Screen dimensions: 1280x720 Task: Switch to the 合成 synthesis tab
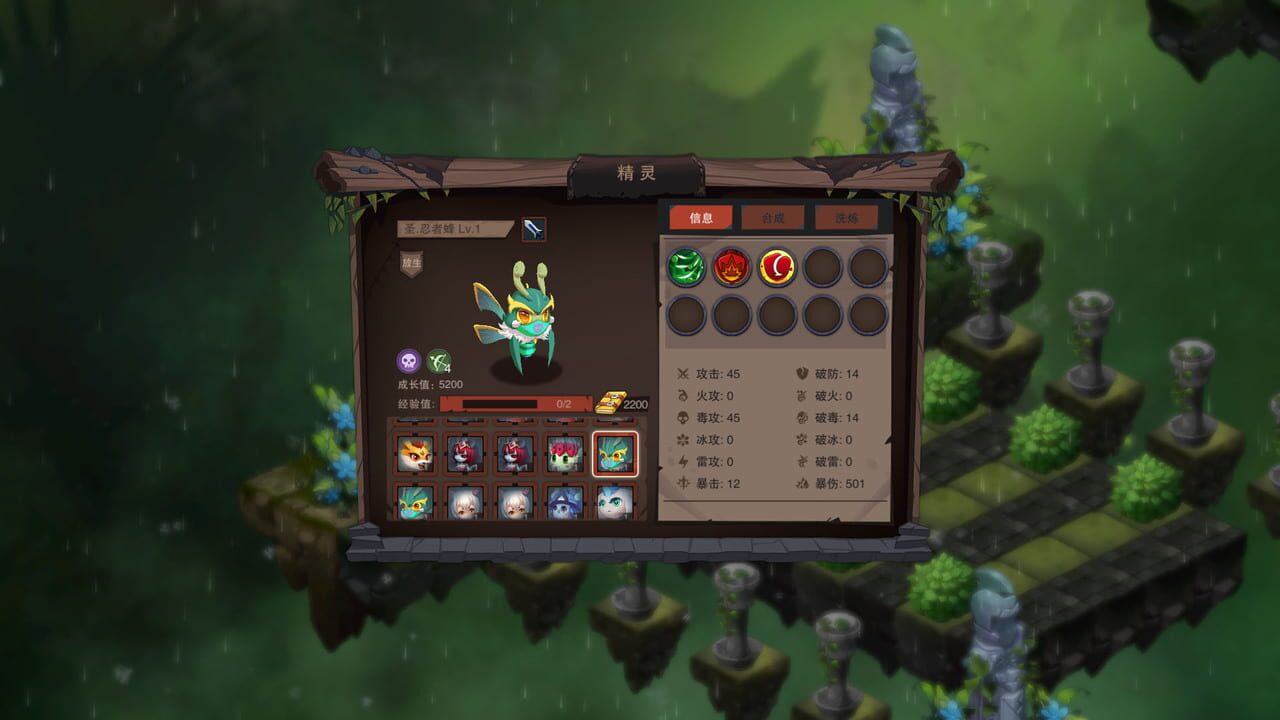774,217
